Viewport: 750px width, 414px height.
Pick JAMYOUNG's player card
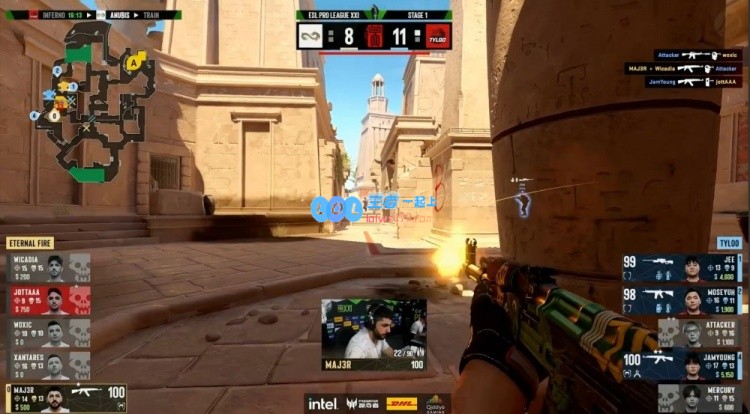[683, 364]
